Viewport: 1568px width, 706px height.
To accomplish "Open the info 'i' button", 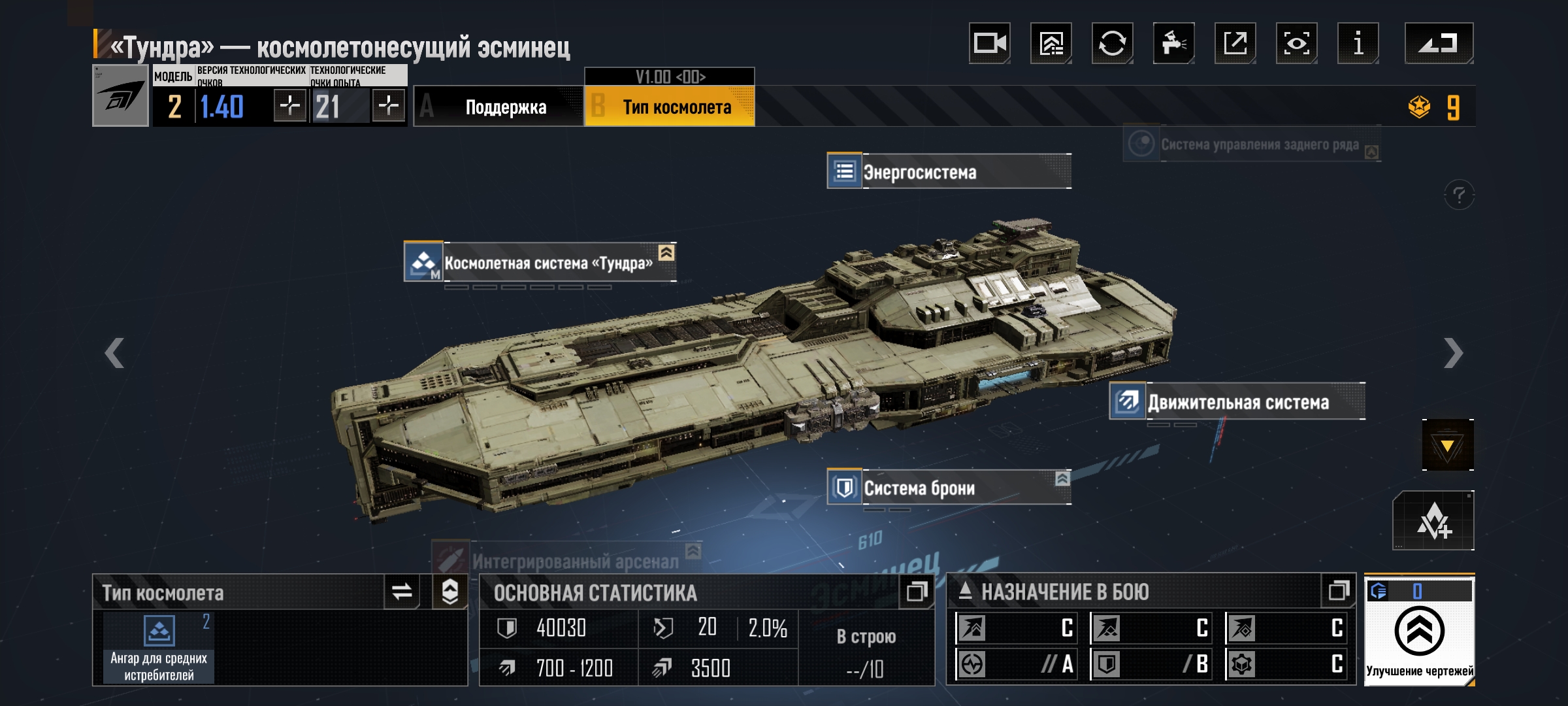I will click(1358, 44).
